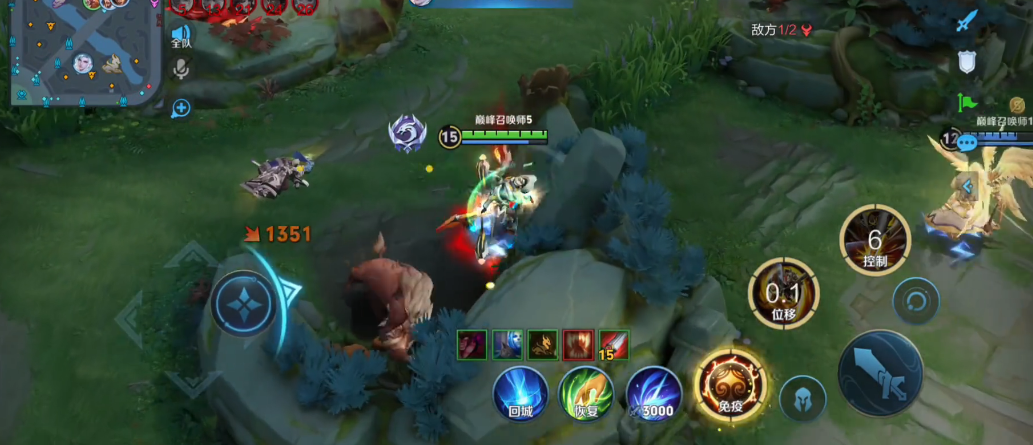Open the blue speech bubble chat

pyautogui.click(x=966, y=143)
